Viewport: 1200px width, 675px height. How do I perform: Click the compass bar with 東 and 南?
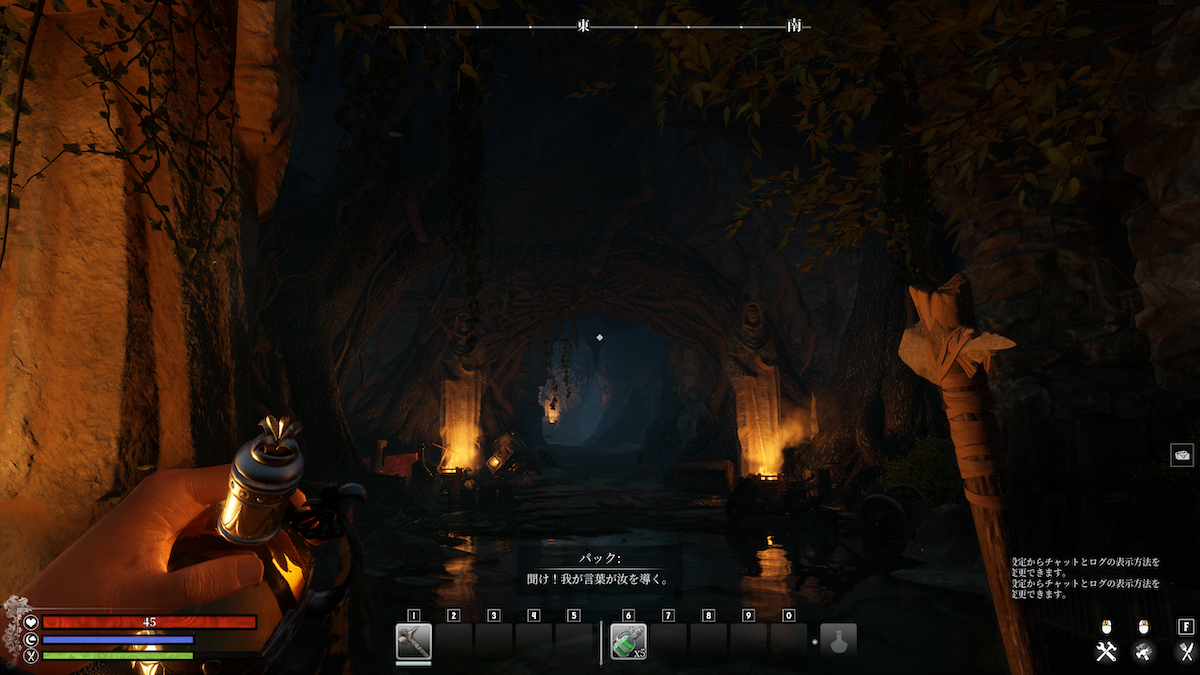pyautogui.click(x=599, y=27)
